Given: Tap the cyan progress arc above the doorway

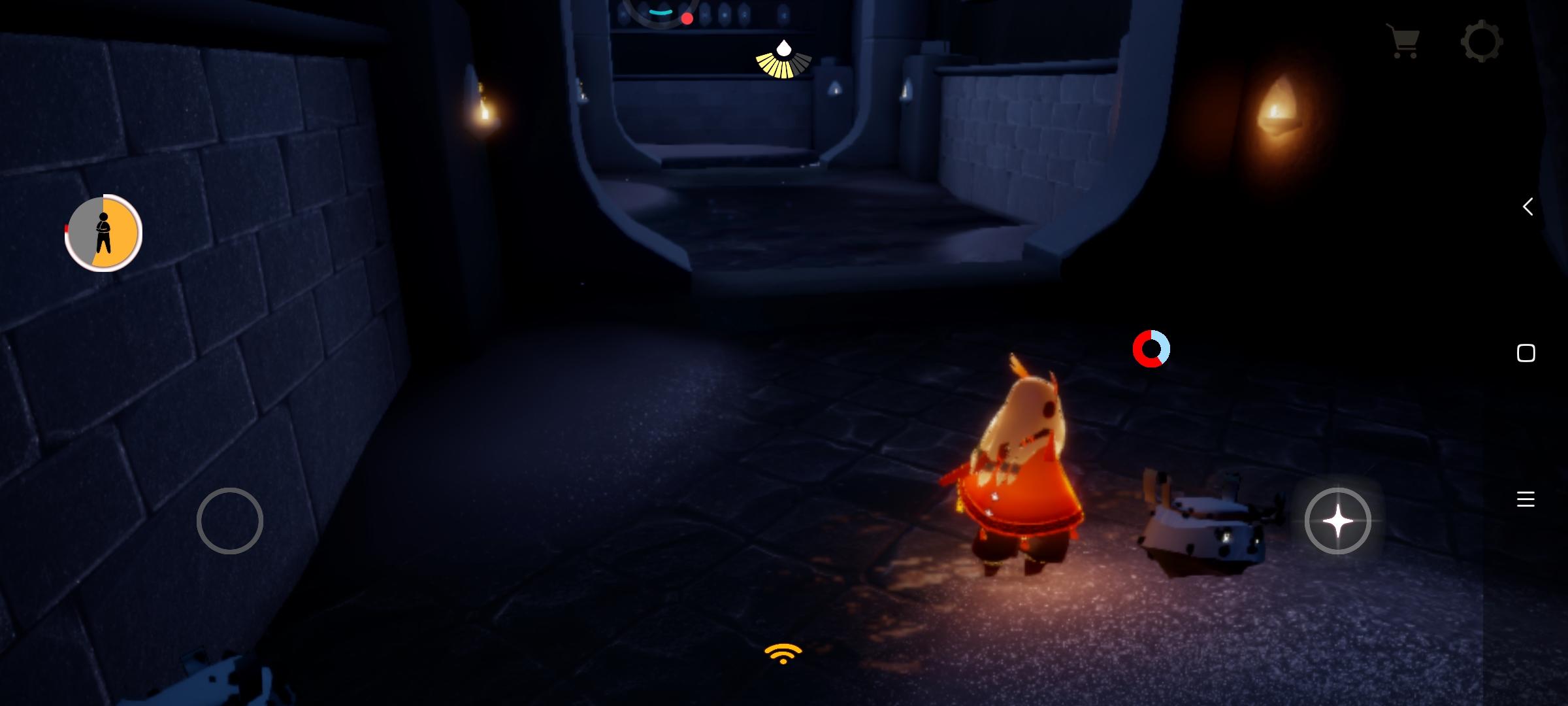Looking at the screenshot, I should point(660,11).
